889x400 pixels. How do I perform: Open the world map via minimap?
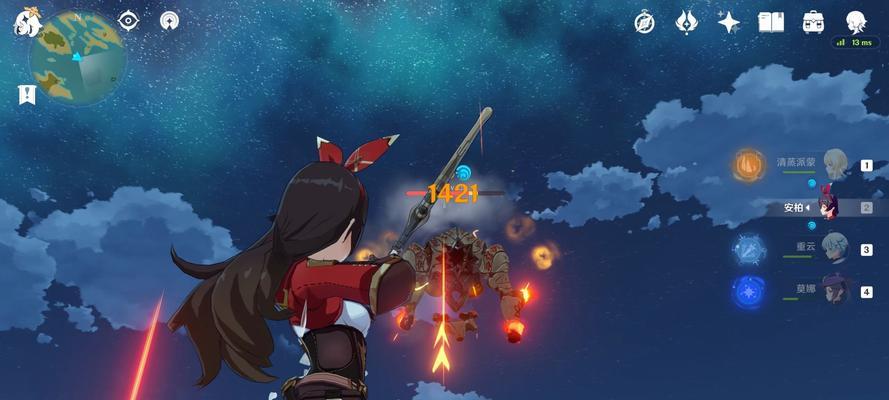[77, 58]
